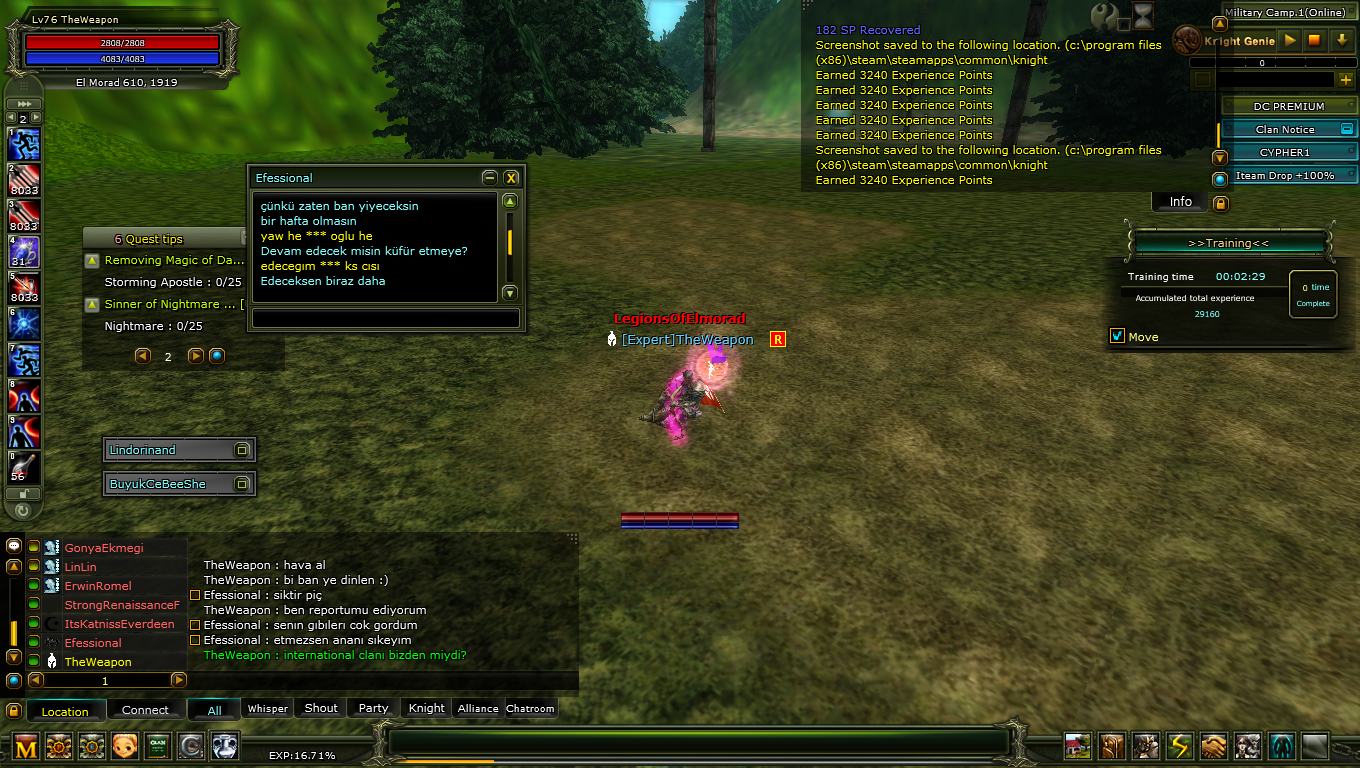This screenshot has width=1360, height=768.
Task: Switch to the Alliance chat tab
Action: pyautogui.click(x=478, y=708)
